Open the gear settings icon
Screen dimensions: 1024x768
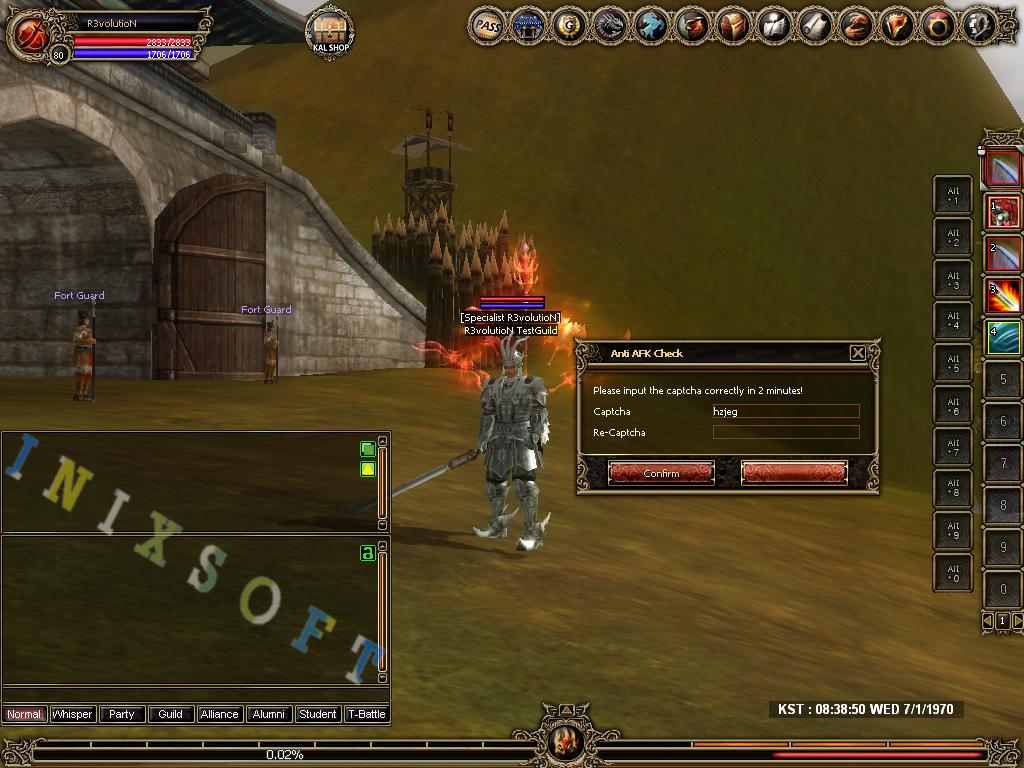(x=979, y=27)
